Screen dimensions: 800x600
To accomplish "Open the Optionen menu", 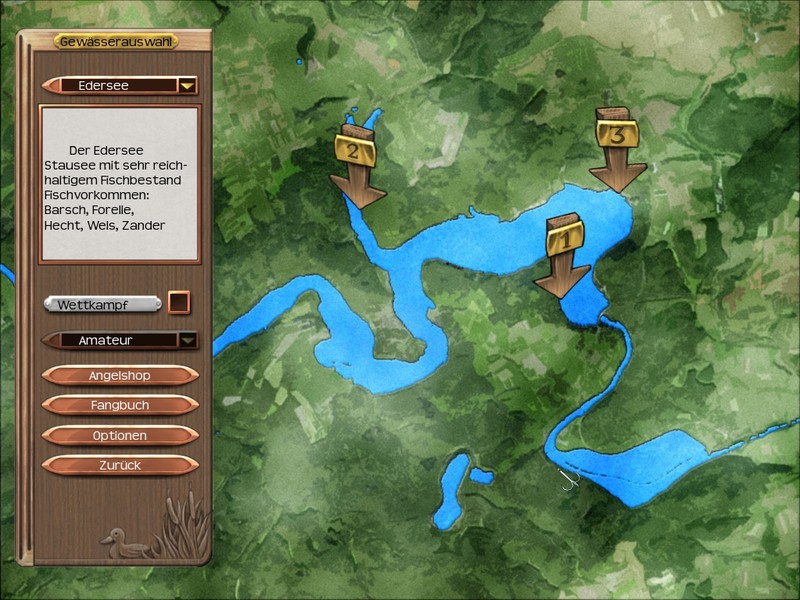I will click(x=119, y=436).
